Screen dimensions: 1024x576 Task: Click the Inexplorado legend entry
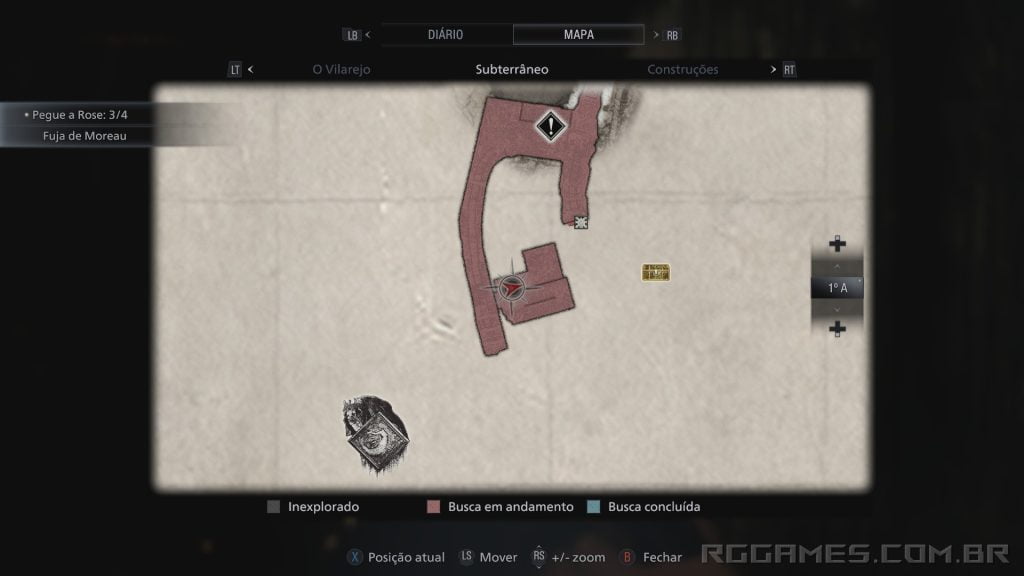(314, 507)
